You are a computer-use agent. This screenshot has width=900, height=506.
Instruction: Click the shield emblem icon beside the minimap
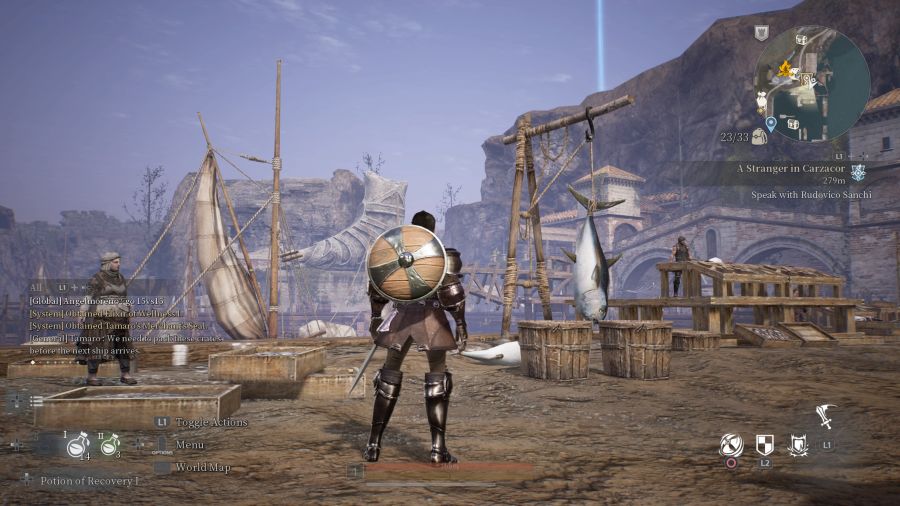point(761,33)
